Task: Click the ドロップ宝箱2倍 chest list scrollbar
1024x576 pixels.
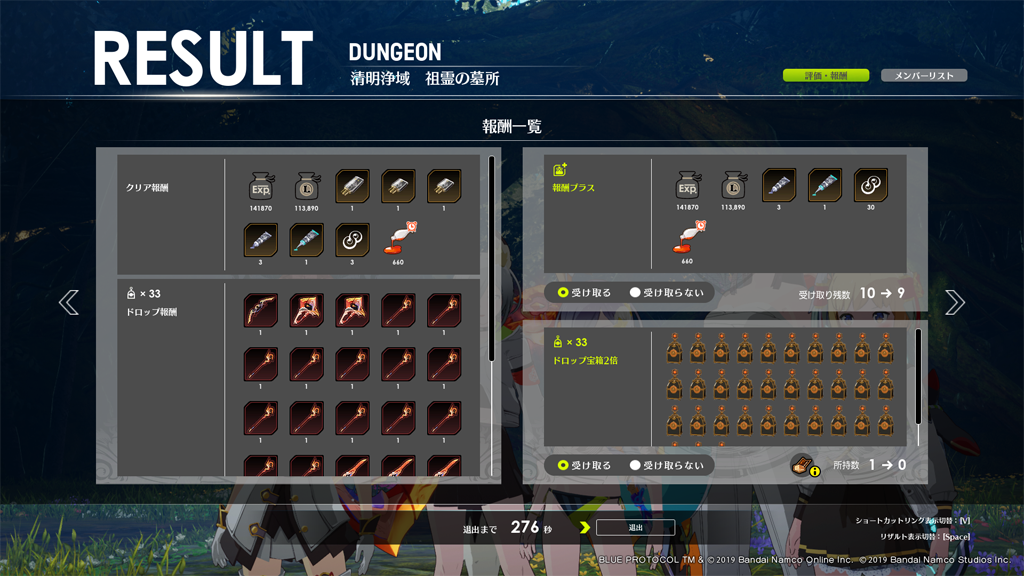Action: pyautogui.click(x=919, y=376)
